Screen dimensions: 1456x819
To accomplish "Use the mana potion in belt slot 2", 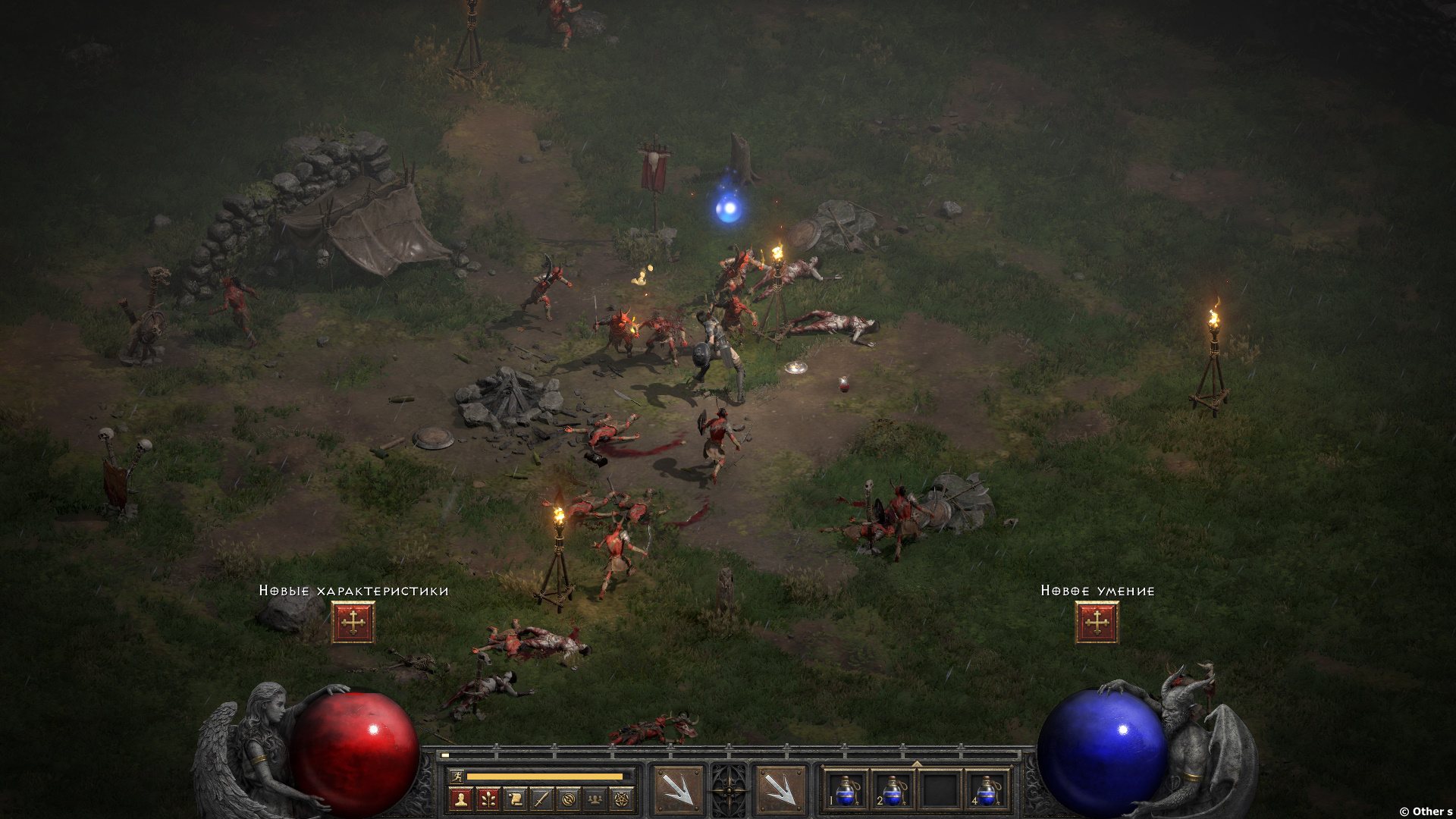I will click(893, 790).
